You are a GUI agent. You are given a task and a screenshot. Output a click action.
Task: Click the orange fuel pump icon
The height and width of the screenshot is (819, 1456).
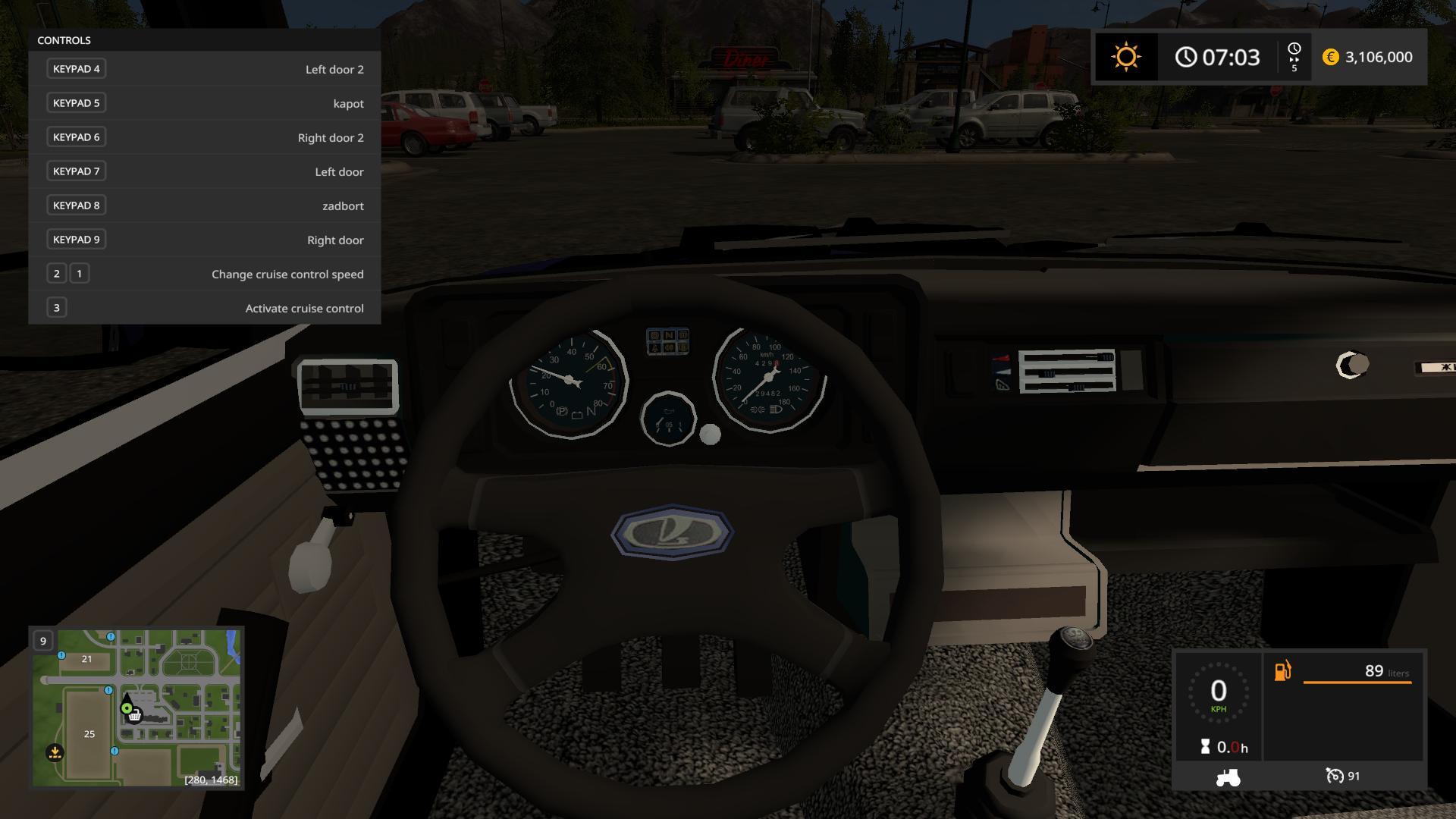(1282, 671)
